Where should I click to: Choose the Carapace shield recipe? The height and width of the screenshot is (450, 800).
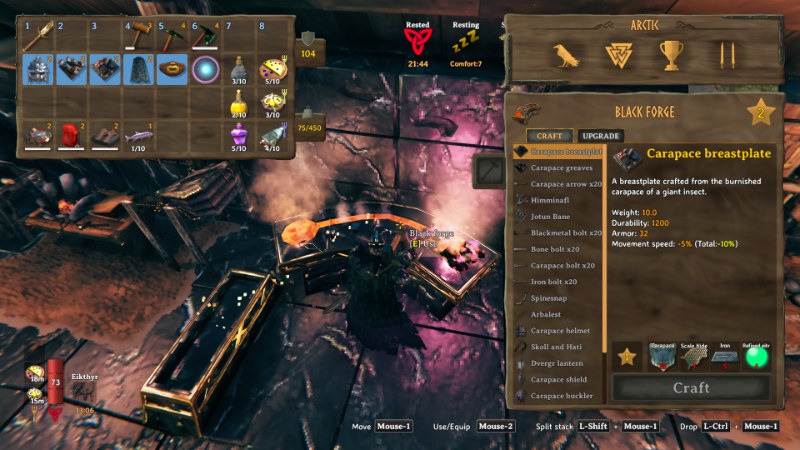[x=560, y=379]
